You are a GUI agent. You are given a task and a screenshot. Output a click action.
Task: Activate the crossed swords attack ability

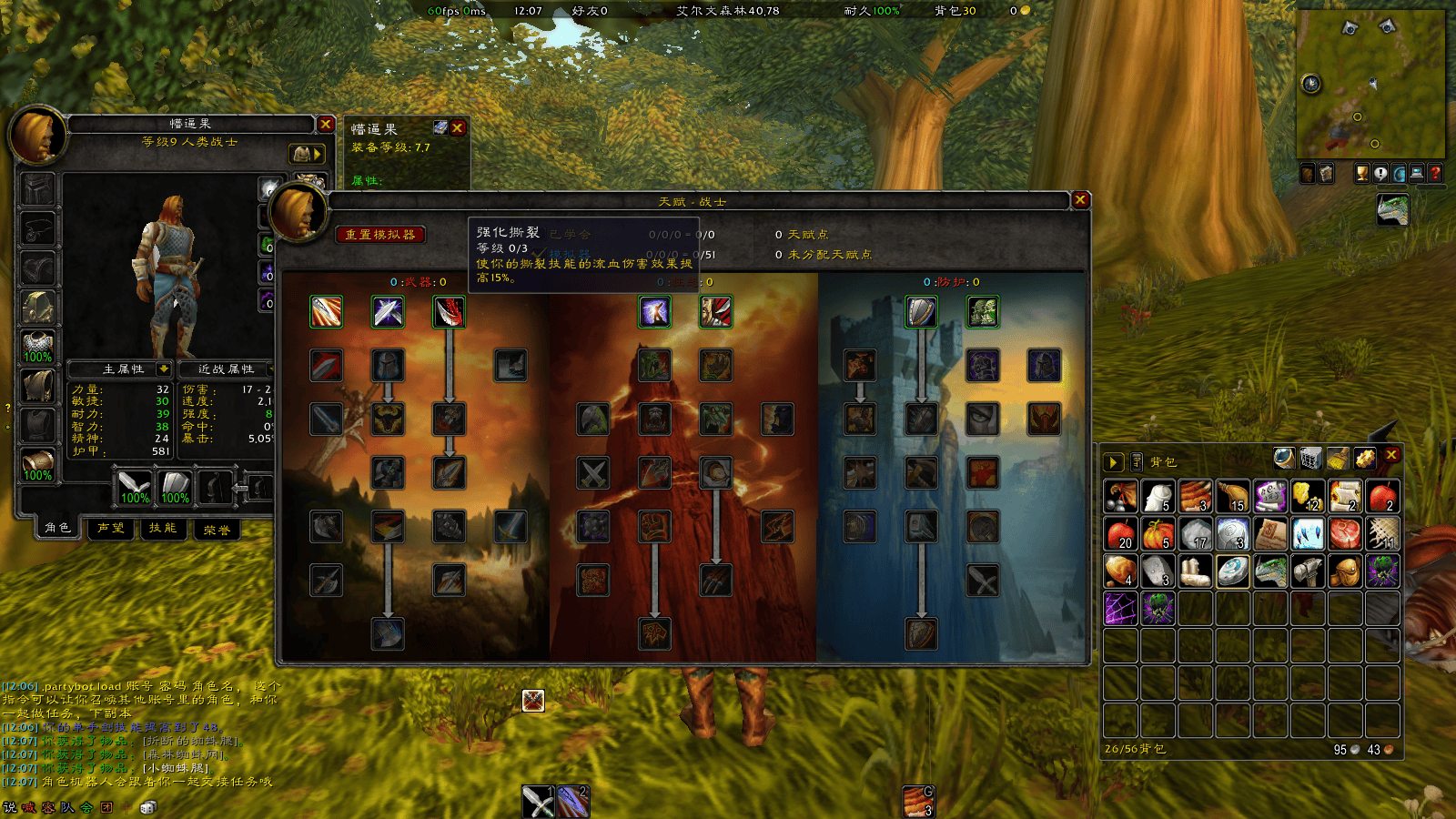(x=538, y=802)
